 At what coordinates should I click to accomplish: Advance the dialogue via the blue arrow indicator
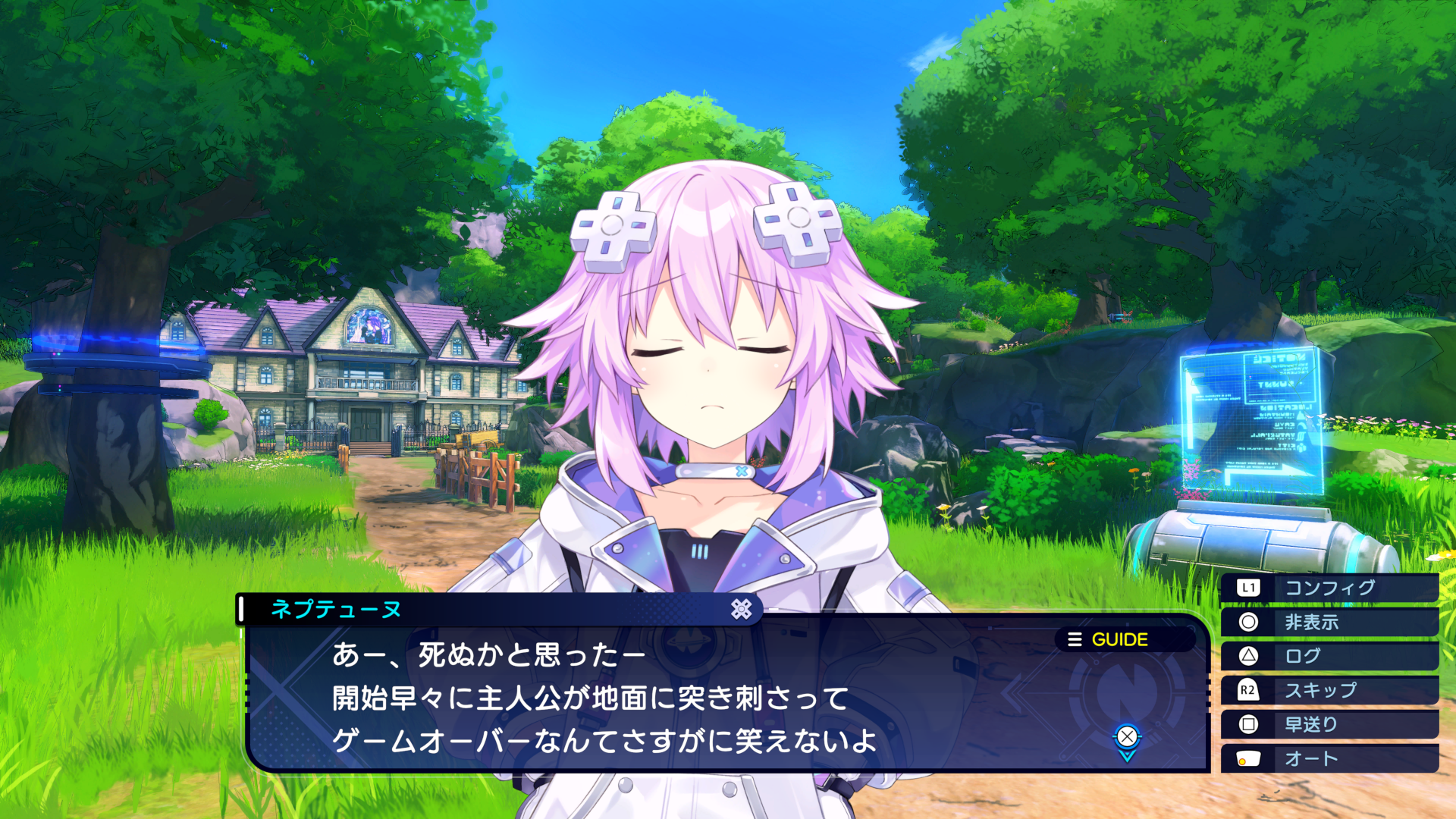[1127, 740]
